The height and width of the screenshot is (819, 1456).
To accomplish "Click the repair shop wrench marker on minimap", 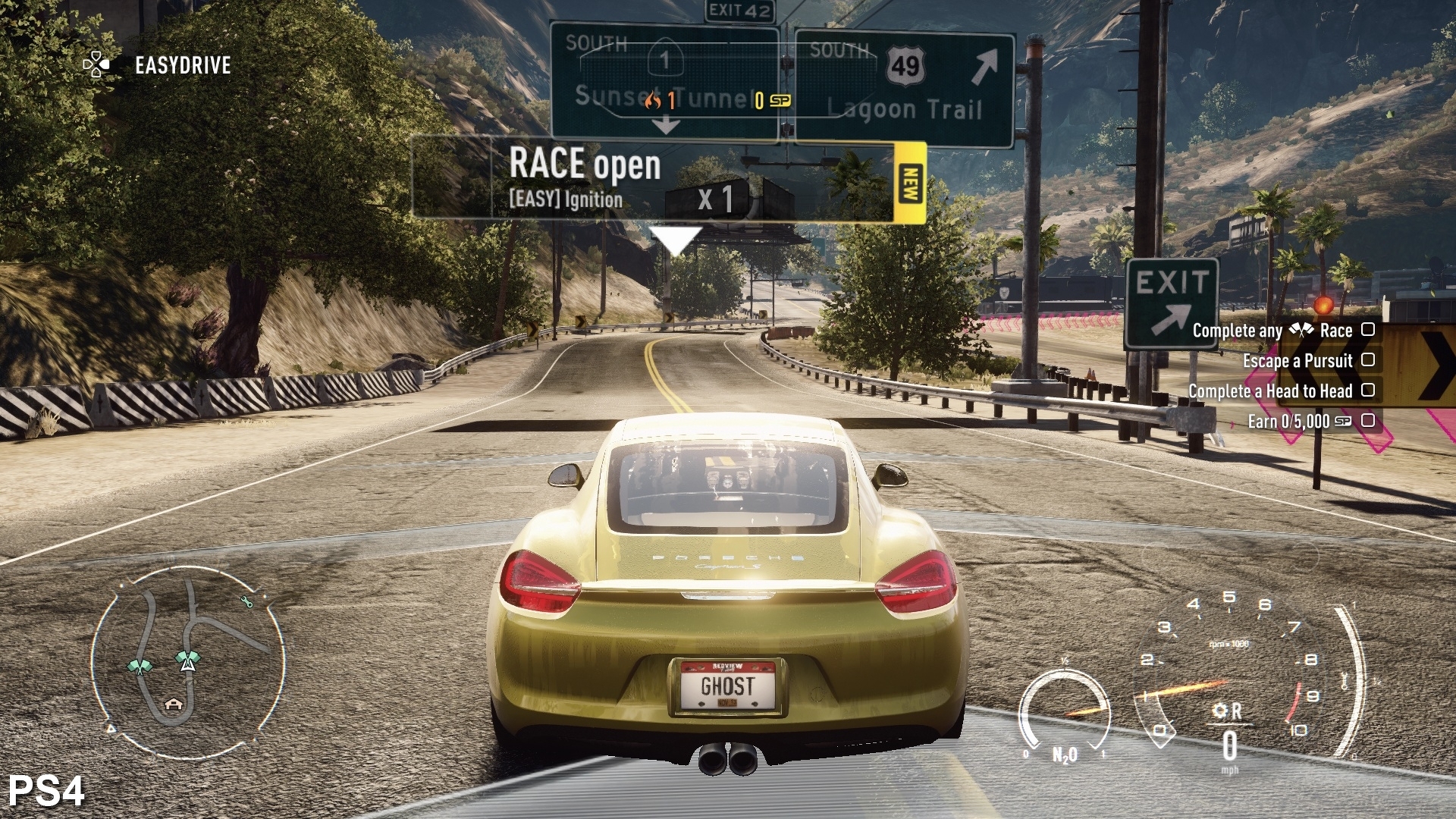I will [246, 602].
